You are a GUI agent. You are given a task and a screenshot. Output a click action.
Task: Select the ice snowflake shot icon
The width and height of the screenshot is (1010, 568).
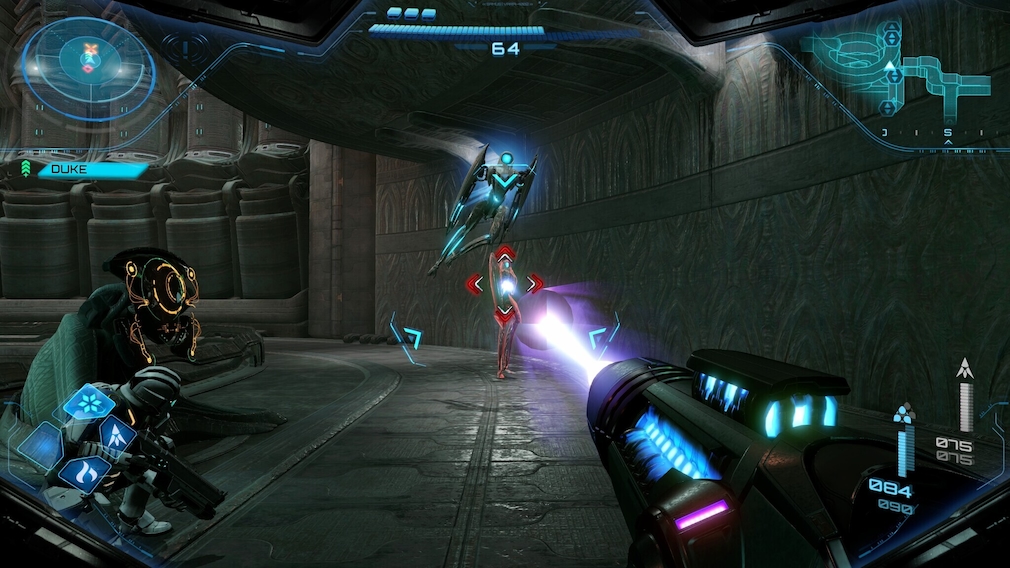pyautogui.click(x=89, y=403)
